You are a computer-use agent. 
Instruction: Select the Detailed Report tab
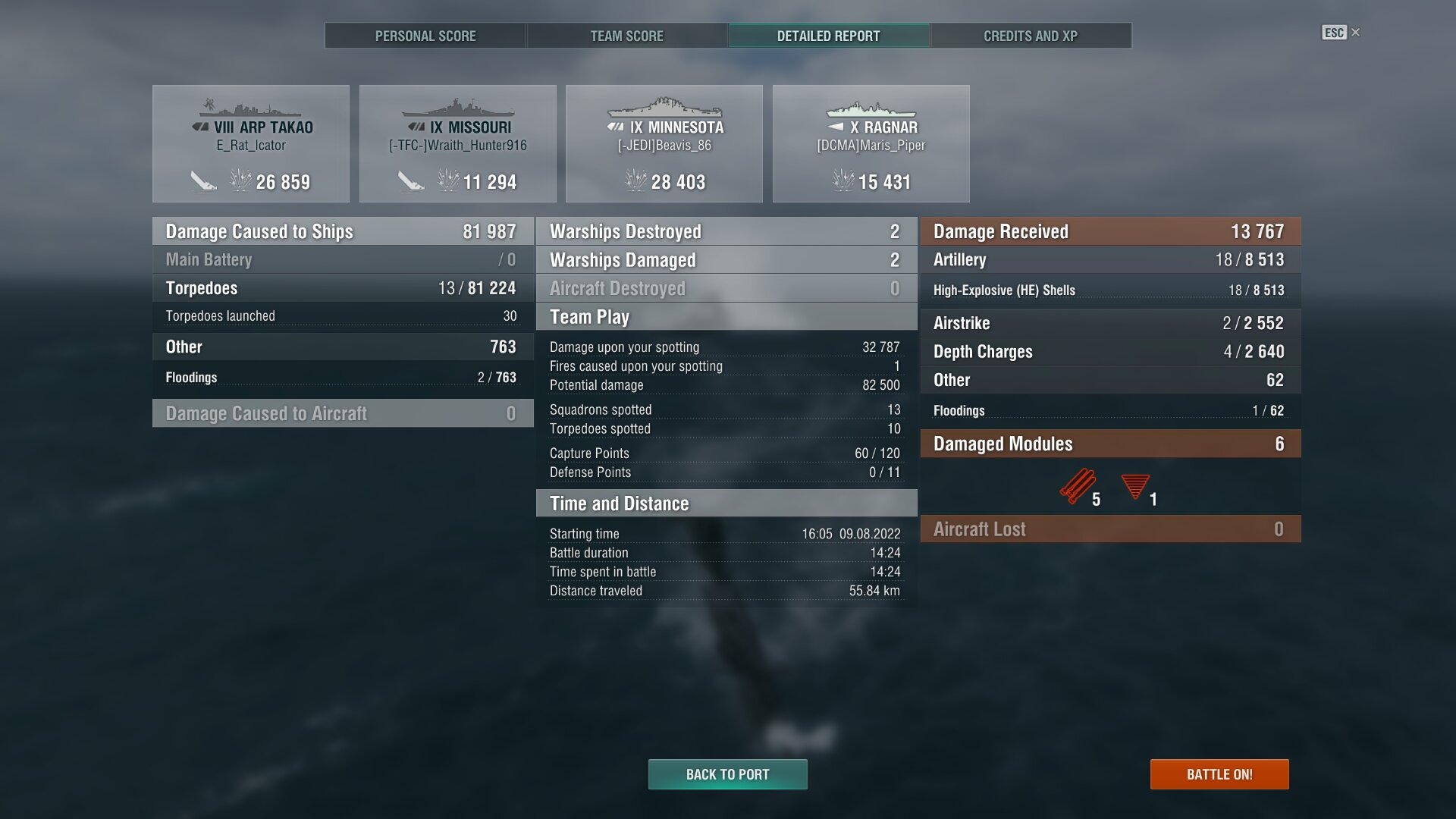click(x=828, y=36)
